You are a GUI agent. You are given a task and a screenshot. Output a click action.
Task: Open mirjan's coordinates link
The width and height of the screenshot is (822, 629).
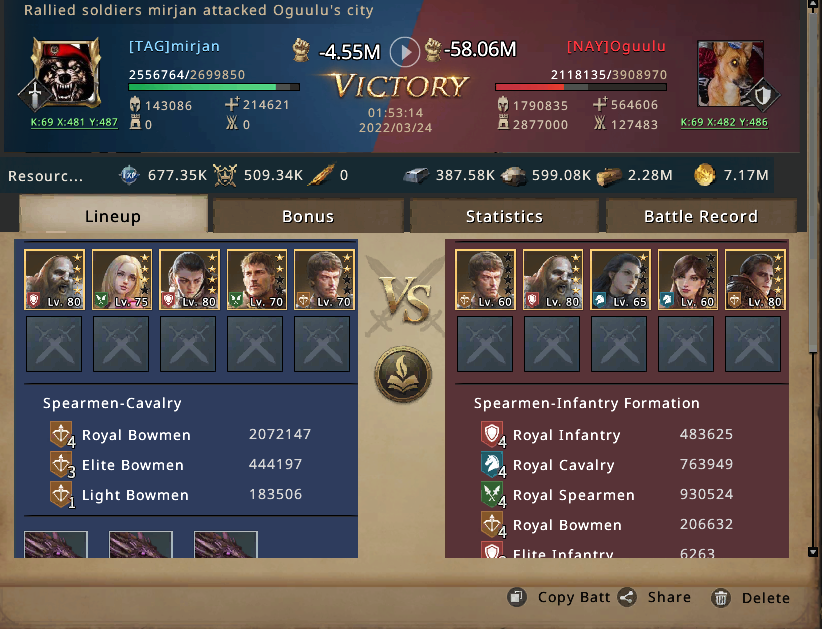tap(74, 122)
